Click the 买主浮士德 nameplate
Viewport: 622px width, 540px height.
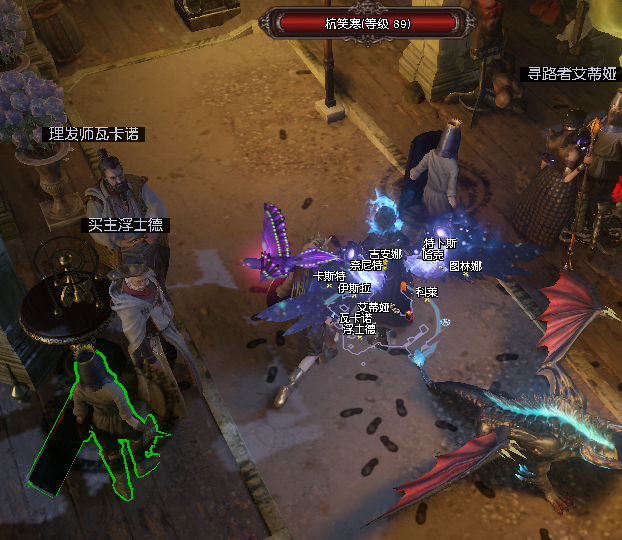[x=125, y=226]
